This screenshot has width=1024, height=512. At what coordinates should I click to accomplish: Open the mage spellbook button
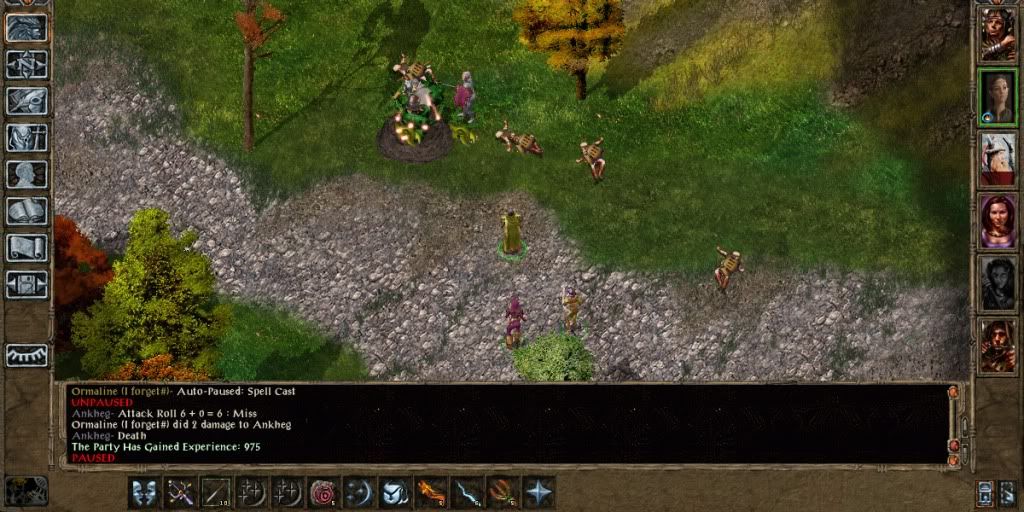coord(27,211)
